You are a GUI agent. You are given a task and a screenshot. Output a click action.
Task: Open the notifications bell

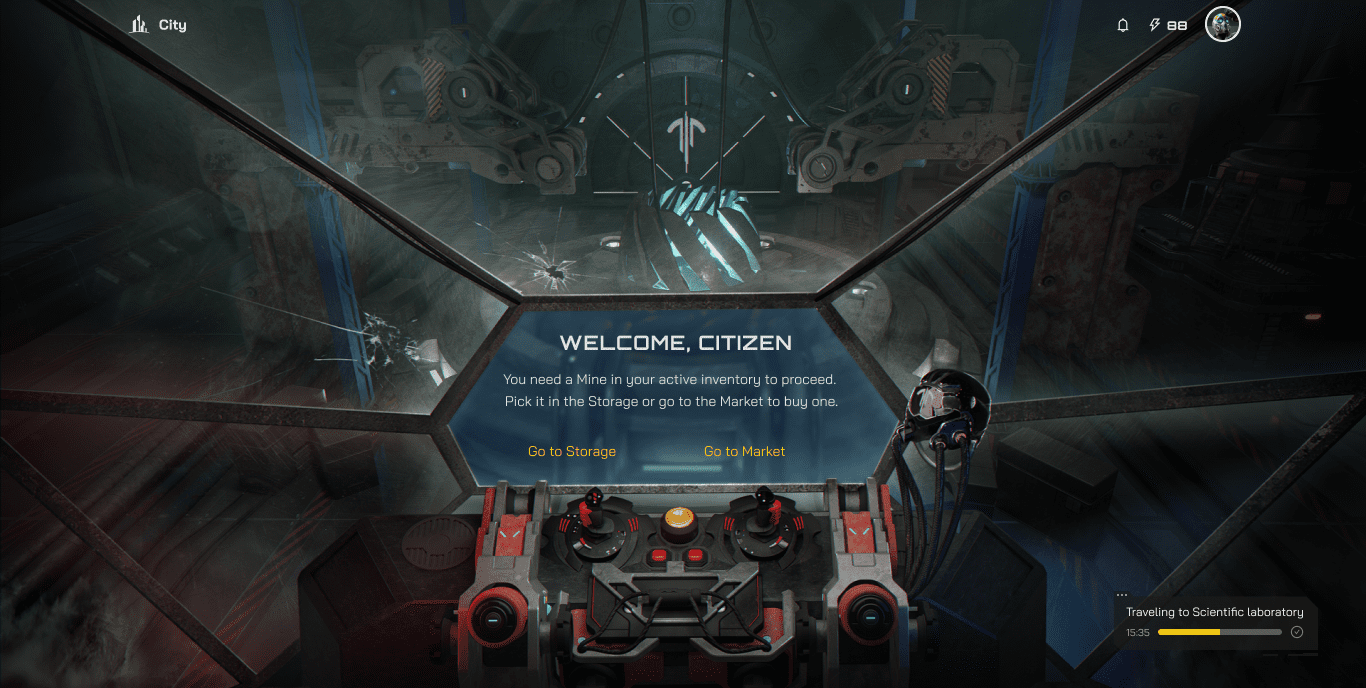pos(1123,25)
